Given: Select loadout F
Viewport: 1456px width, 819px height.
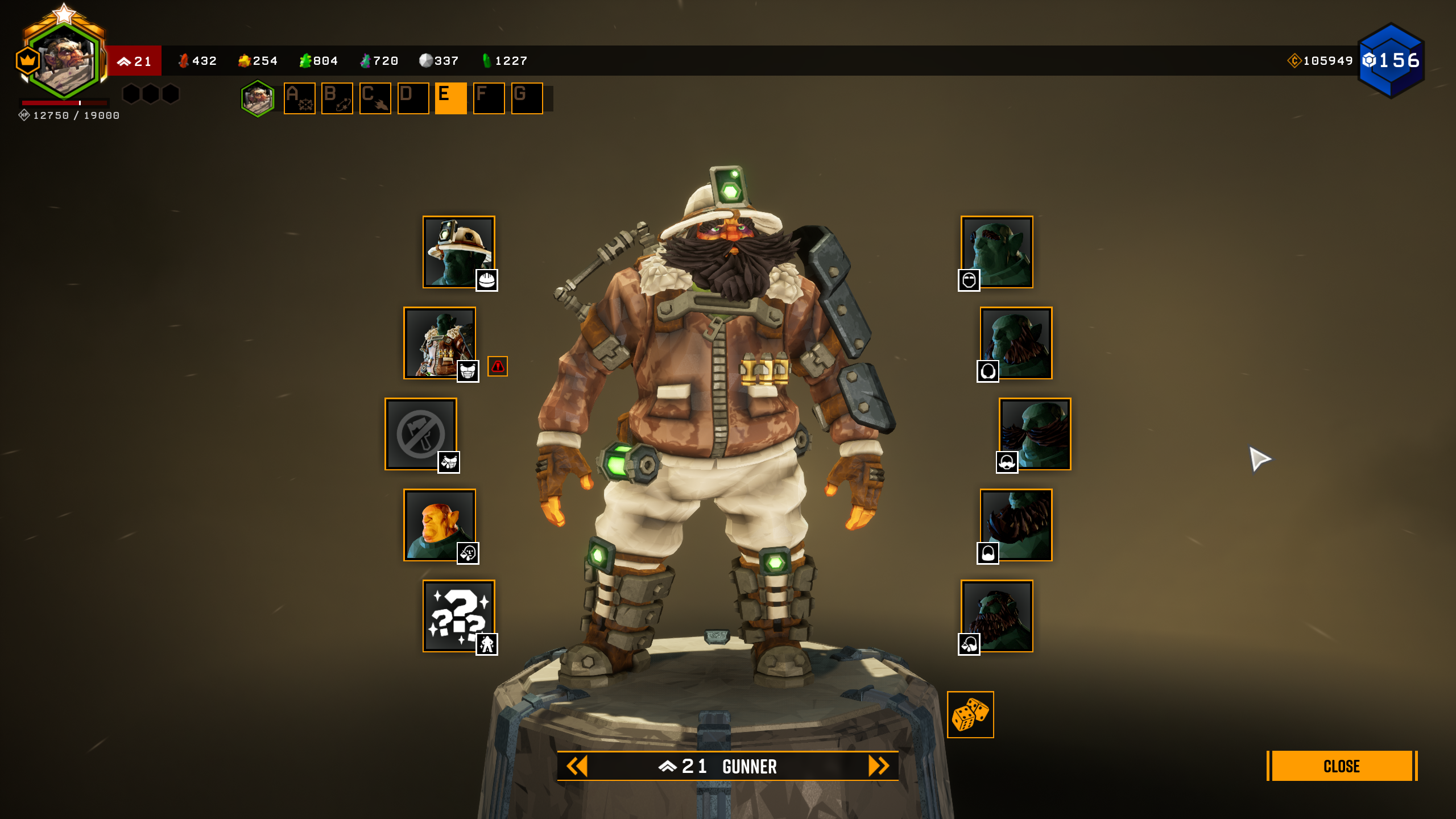Looking at the screenshot, I should pyautogui.click(x=489, y=98).
